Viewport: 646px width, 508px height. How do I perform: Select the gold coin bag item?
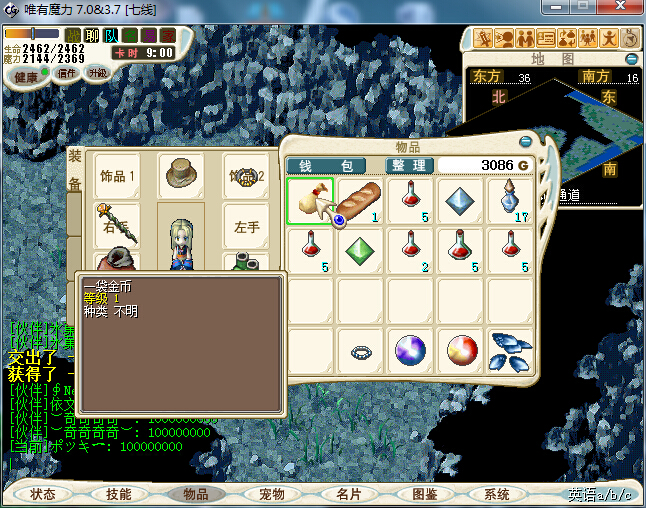pyautogui.click(x=311, y=201)
